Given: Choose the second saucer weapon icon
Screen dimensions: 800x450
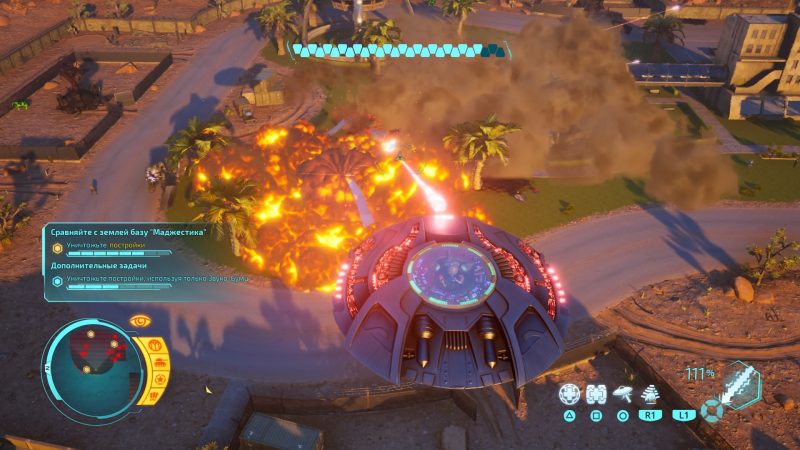Looking at the screenshot, I should (596, 394).
